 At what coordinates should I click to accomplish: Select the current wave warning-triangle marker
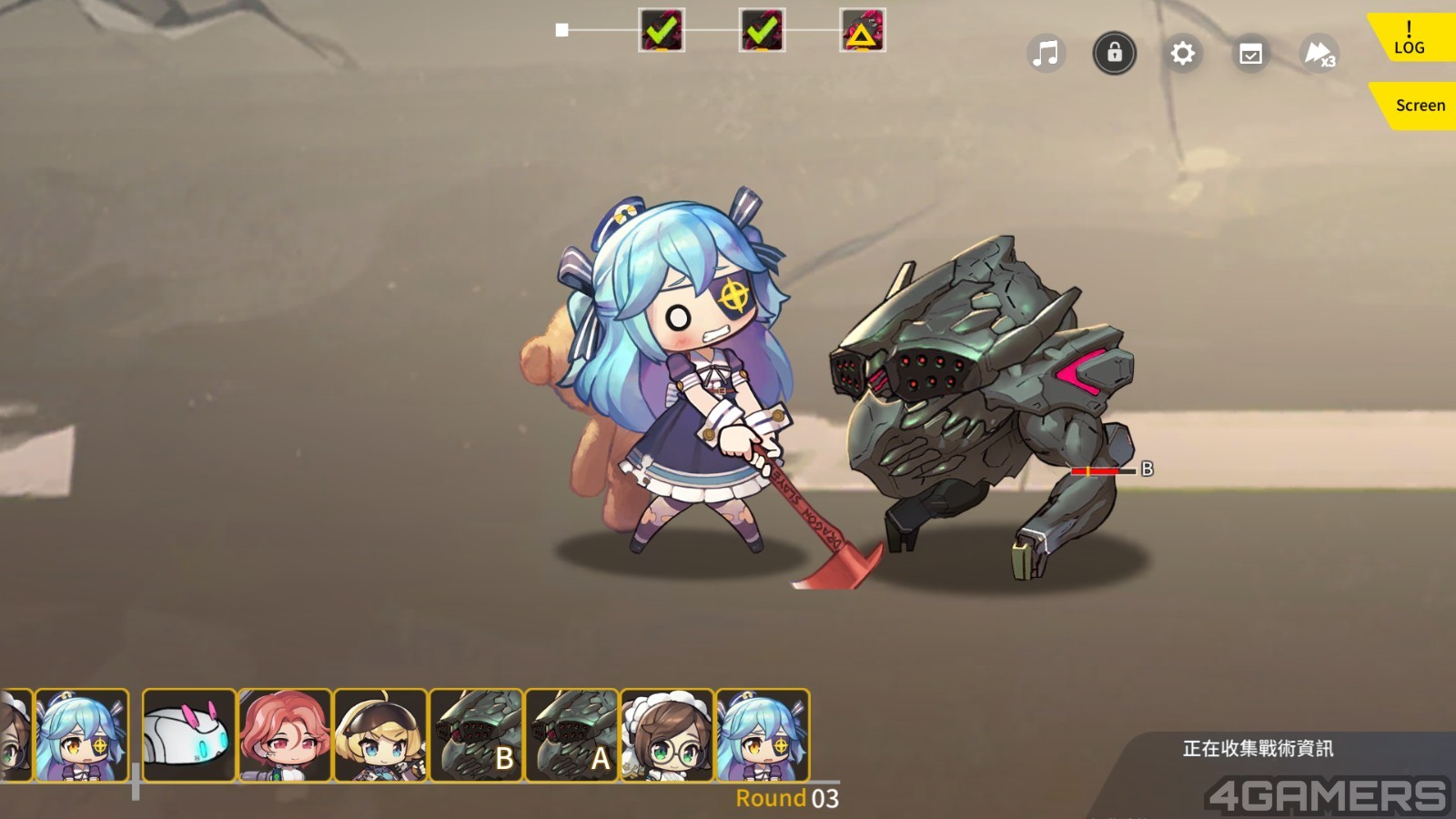pos(862,31)
